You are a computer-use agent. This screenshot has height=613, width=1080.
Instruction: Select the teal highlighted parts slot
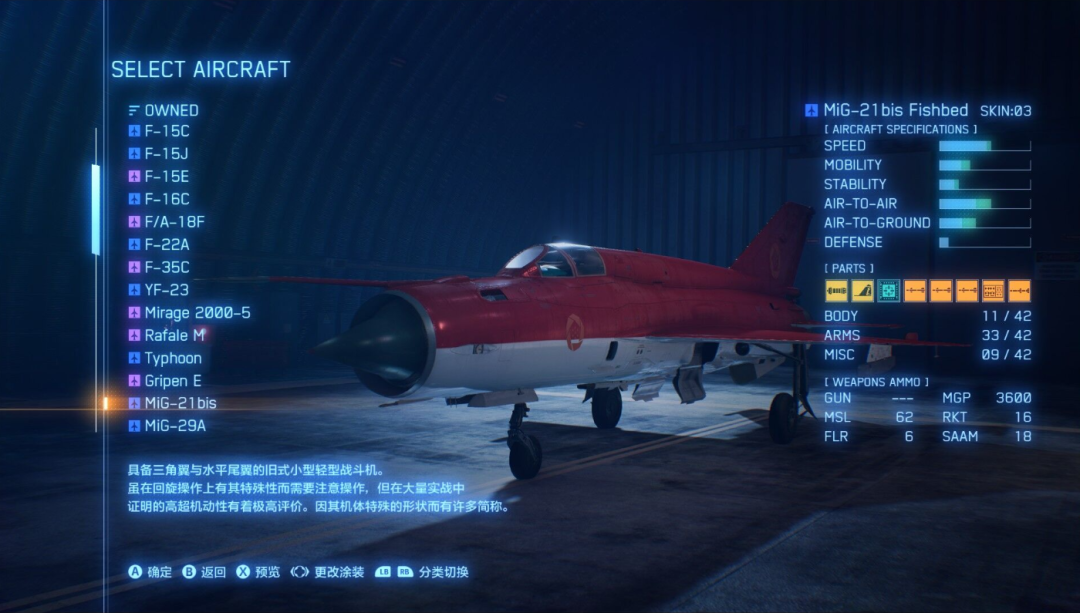[888, 291]
